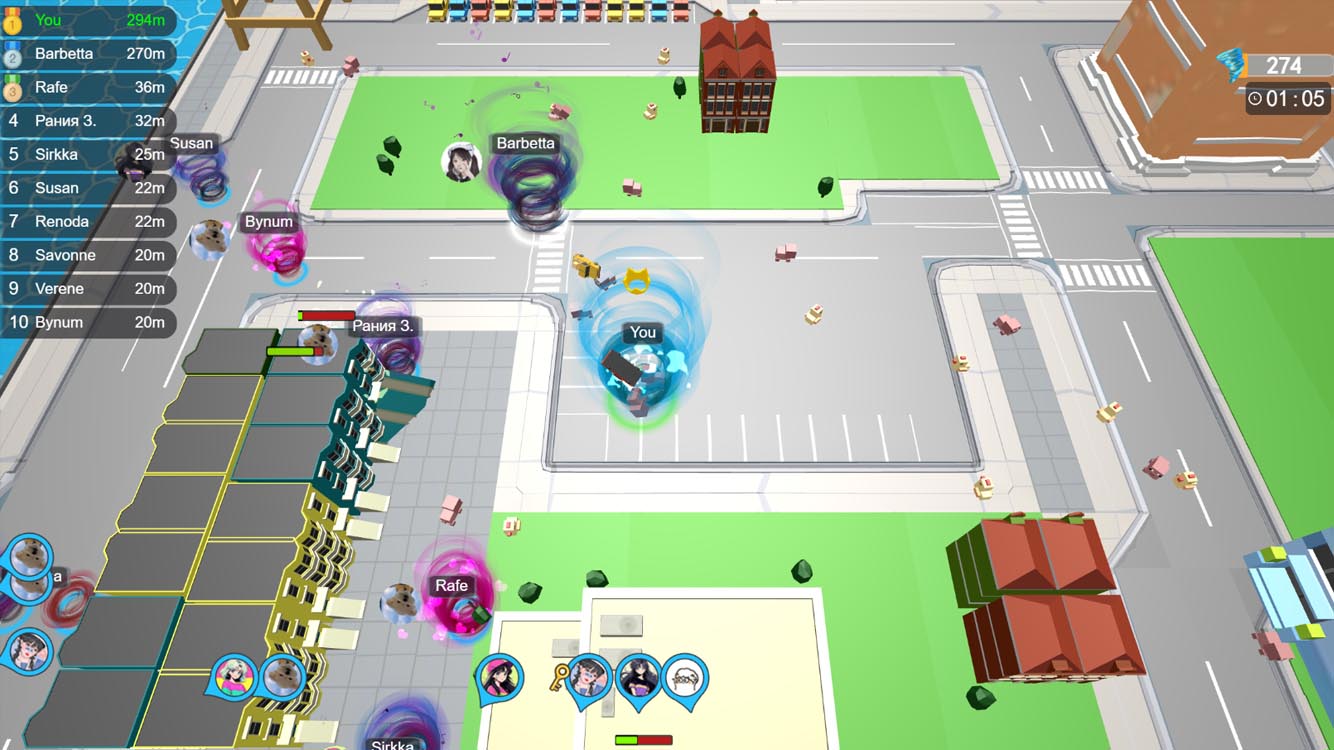This screenshot has height=750, width=1334.
Task: Click the green-haired avatar speech bubble bottom left
Action: coord(233,677)
